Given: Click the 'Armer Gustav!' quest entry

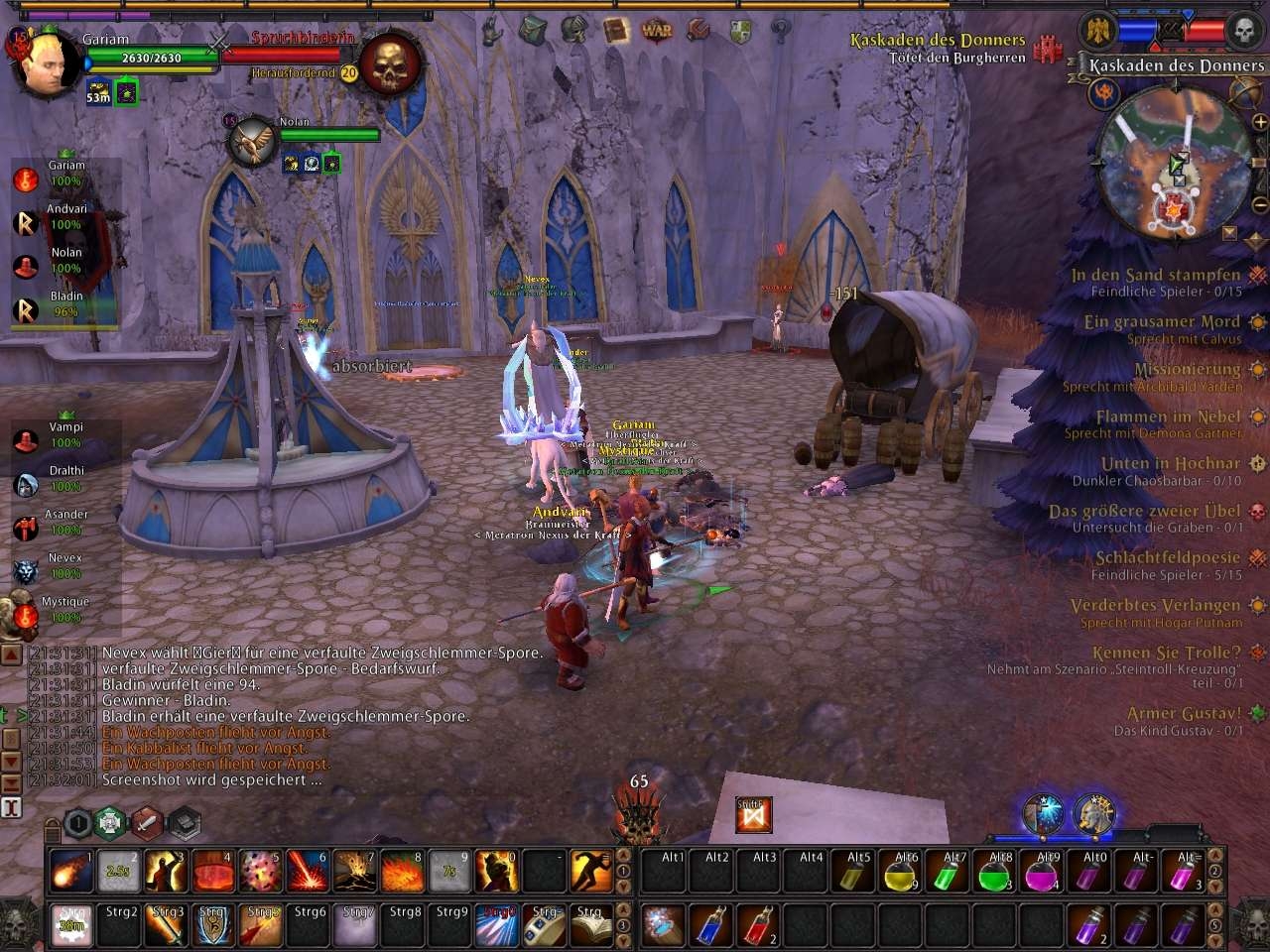Looking at the screenshot, I should [1184, 713].
